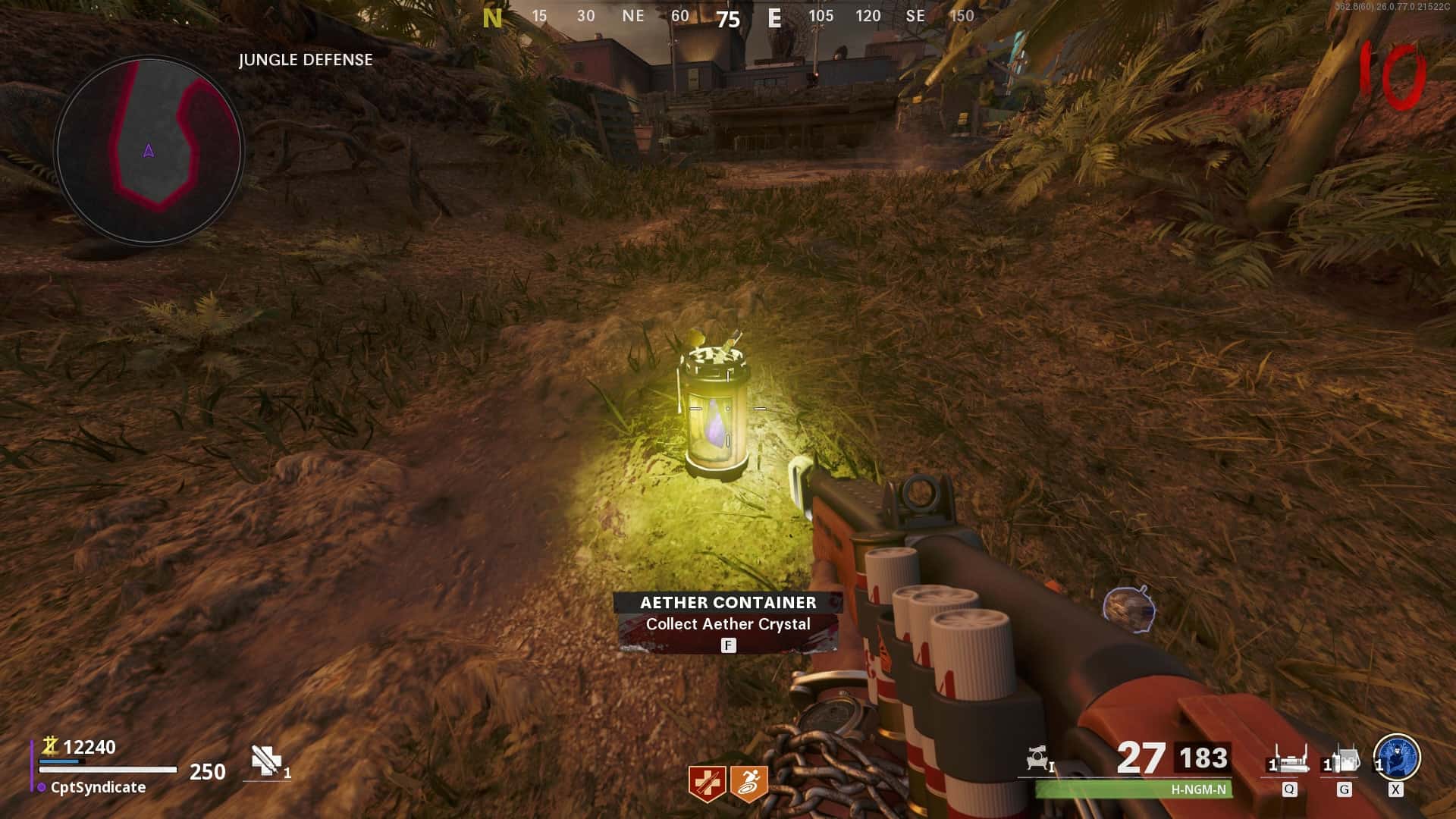Click the Jungle Defense objective label

(x=306, y=60)
